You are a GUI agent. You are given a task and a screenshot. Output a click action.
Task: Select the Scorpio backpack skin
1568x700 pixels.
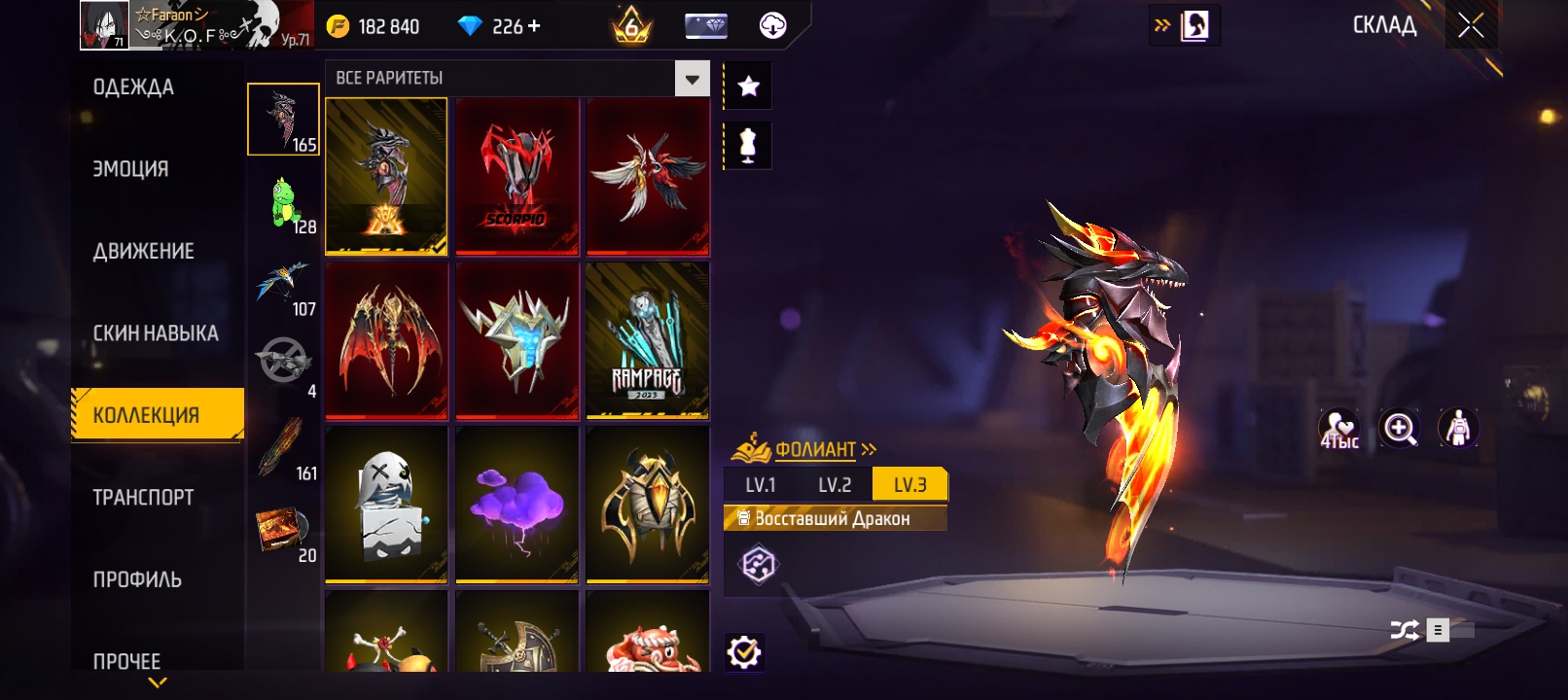point(517,176)
